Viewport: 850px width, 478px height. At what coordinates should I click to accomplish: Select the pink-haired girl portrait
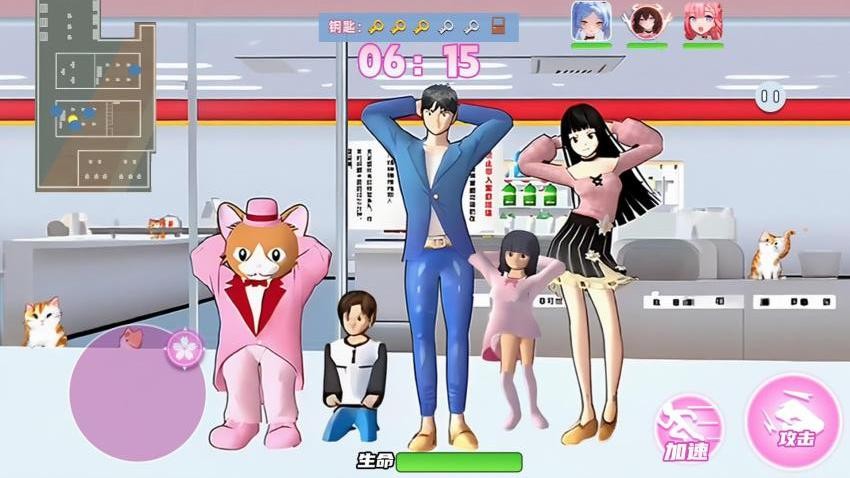point(703,21)
